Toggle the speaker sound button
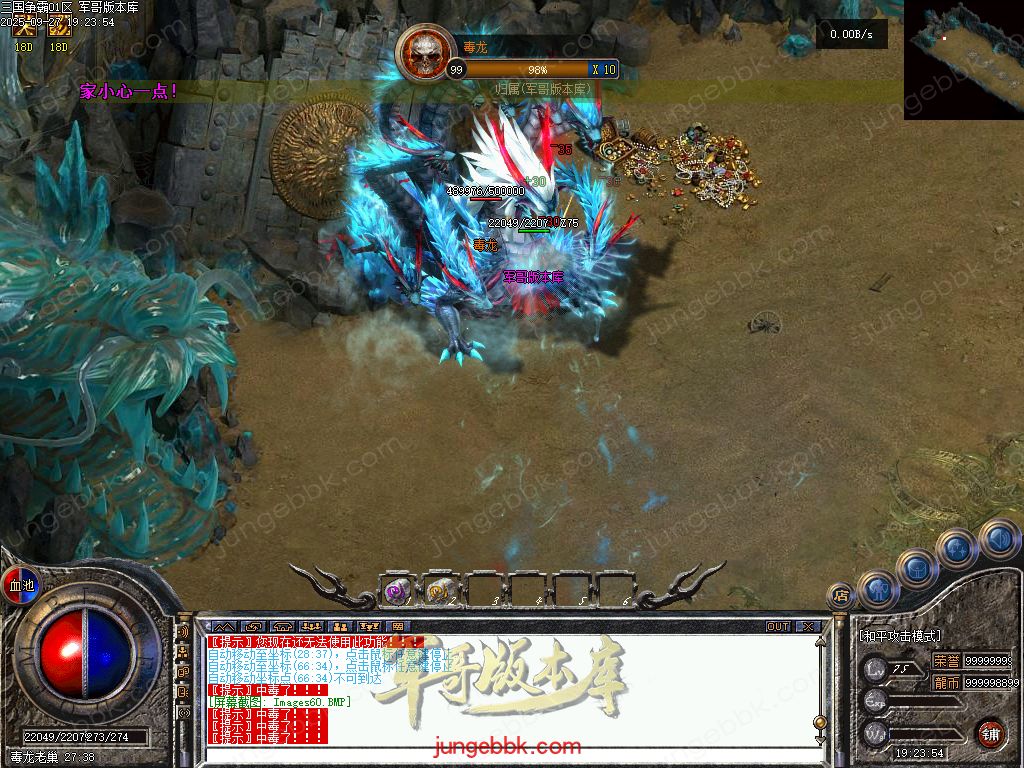Viewport: 1024px width, 768px height. [x=998, y=539]
